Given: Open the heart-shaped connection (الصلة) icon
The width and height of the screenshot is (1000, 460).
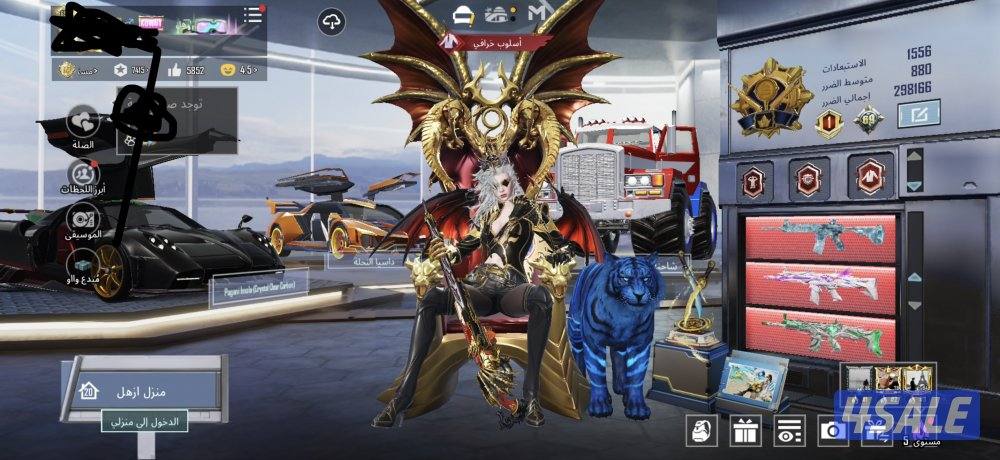Looking at the screenshot, I should point(82,124).
